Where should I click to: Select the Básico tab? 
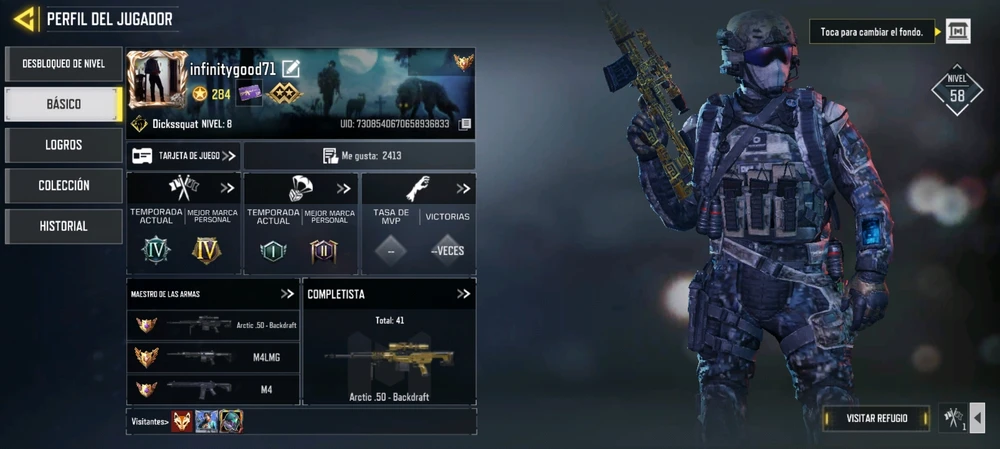pyautogui.click(x=63, y=104)
